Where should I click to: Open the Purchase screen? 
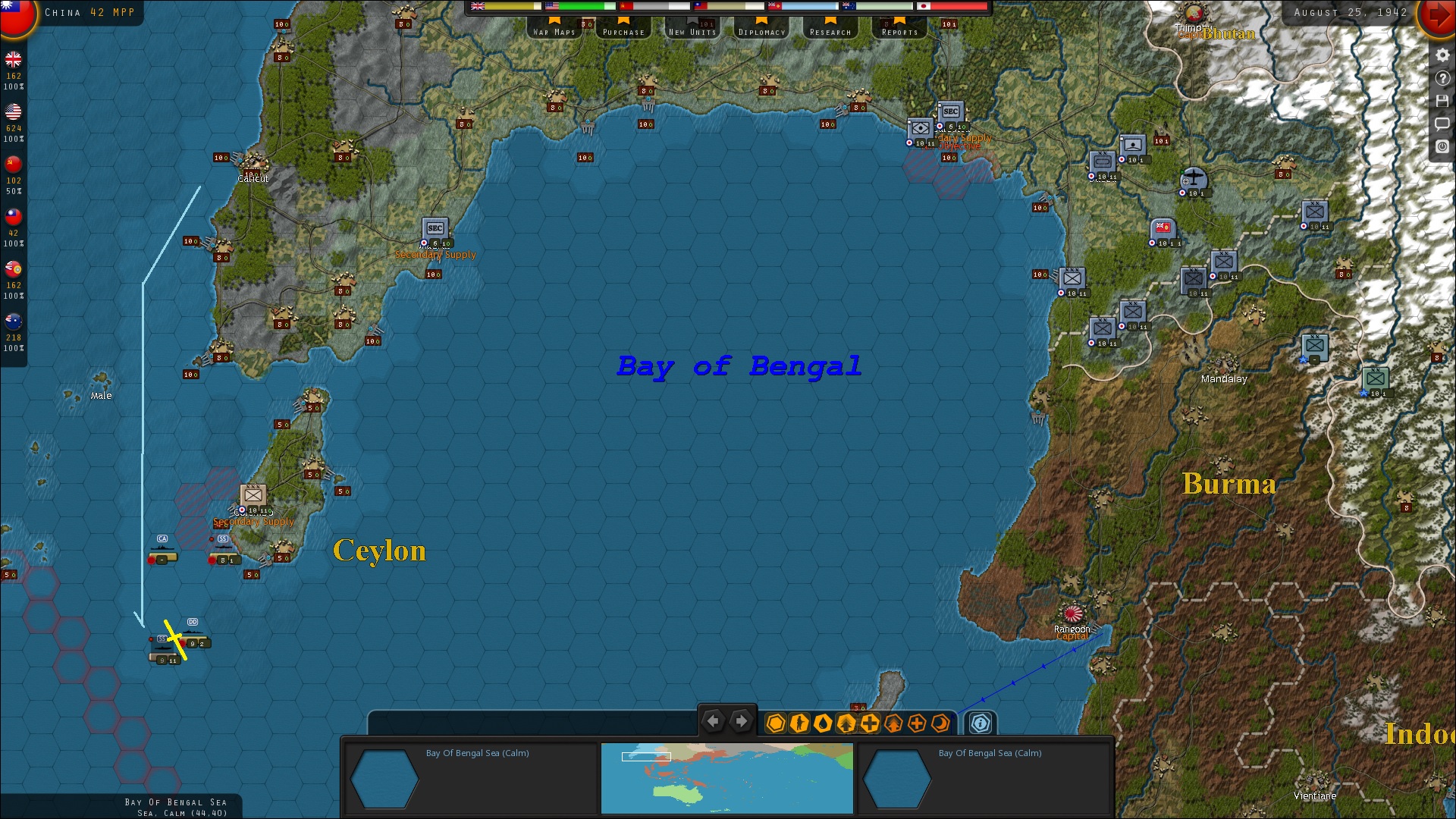point(623,30)
